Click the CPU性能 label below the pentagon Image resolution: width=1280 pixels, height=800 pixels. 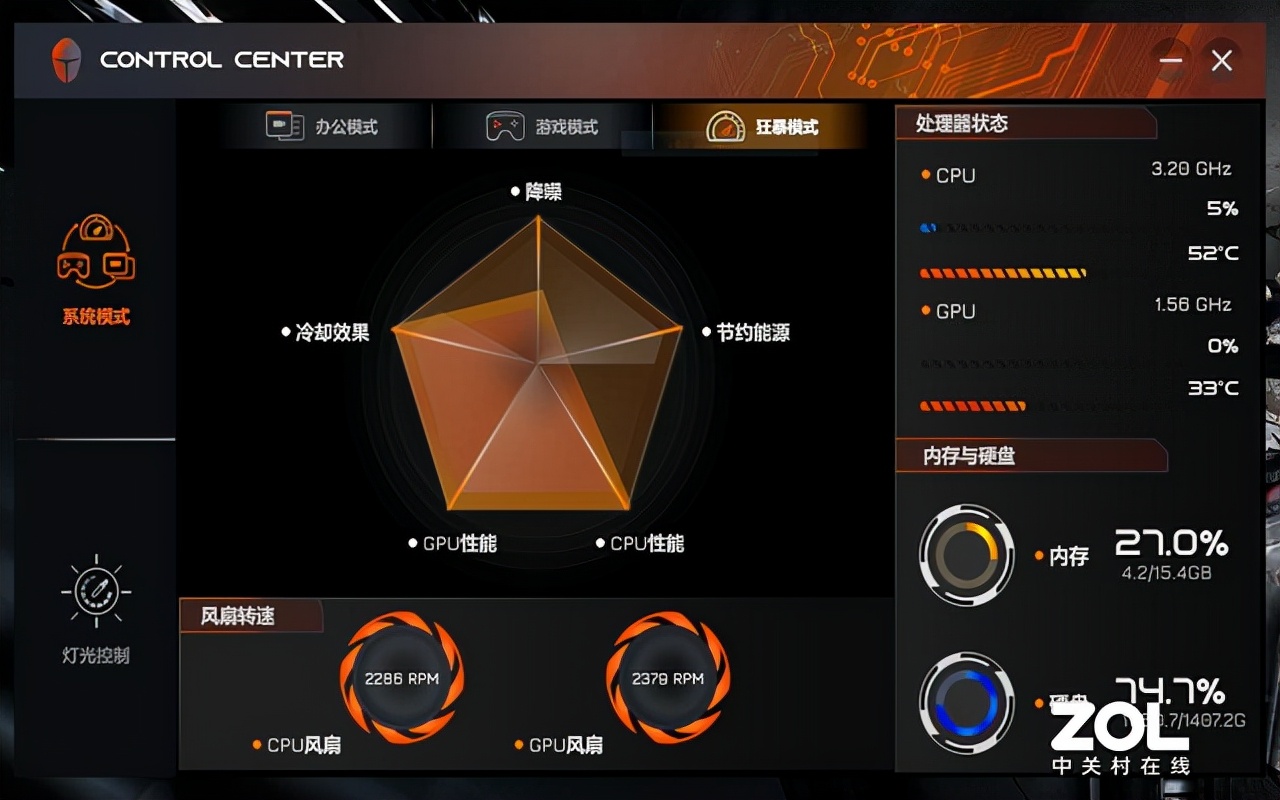(650, 543)
